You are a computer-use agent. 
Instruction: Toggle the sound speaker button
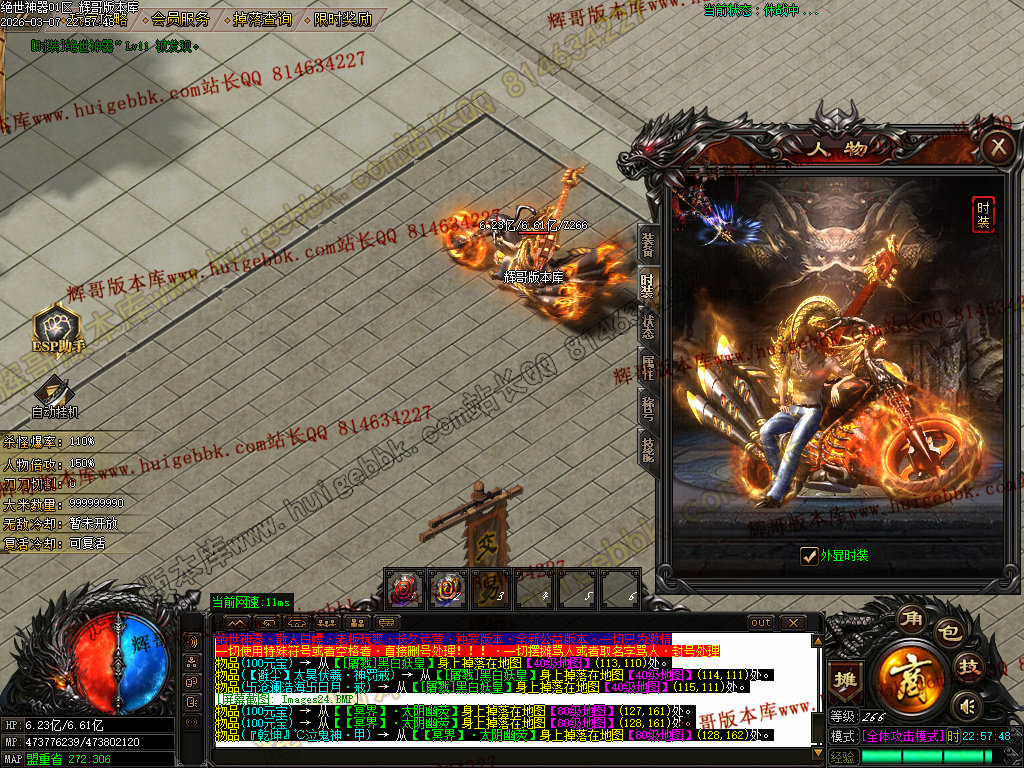coord(964,706)
